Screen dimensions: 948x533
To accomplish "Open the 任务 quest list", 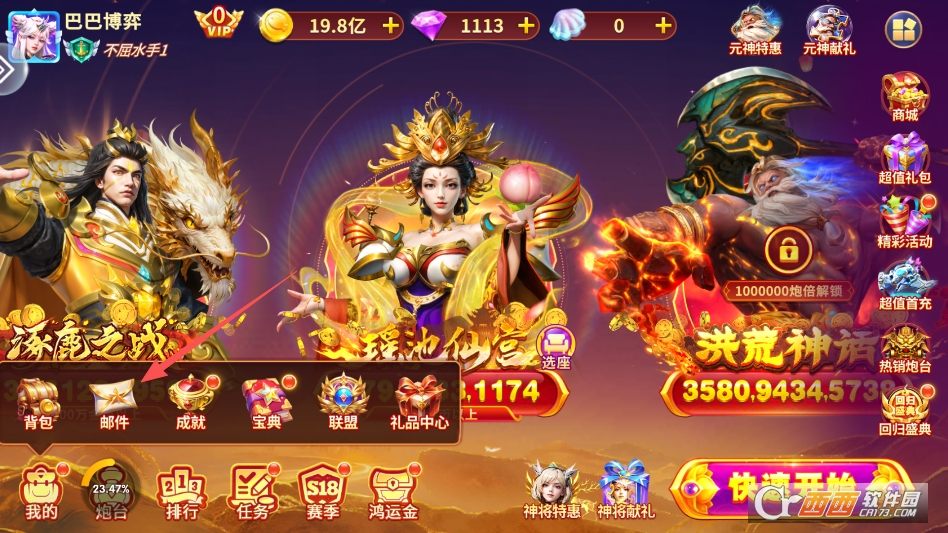I will click(x=254, y=490).
